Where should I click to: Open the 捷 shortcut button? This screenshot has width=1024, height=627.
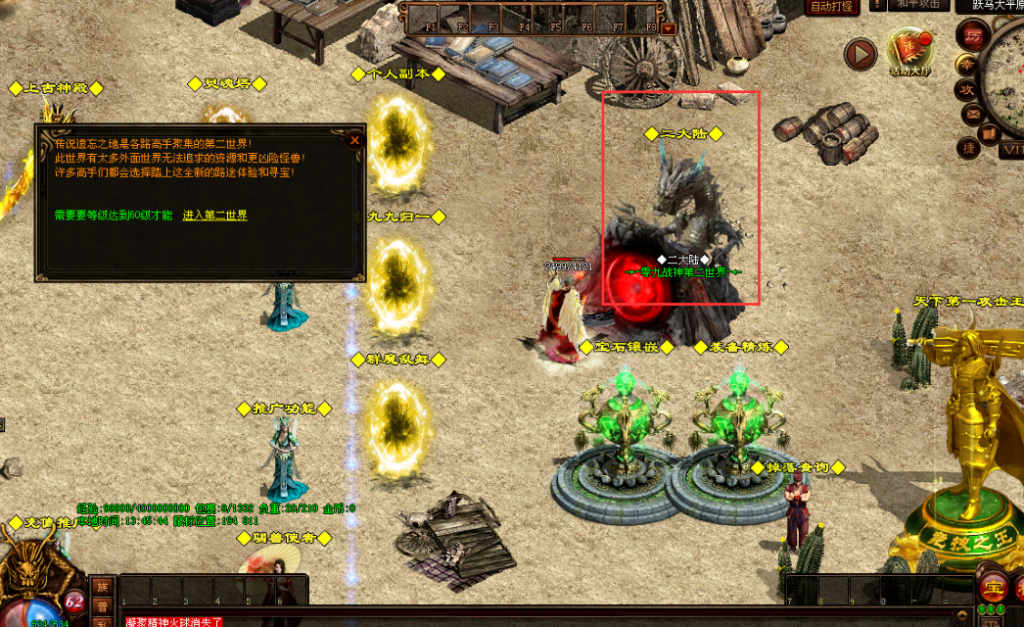pos(969,147)
